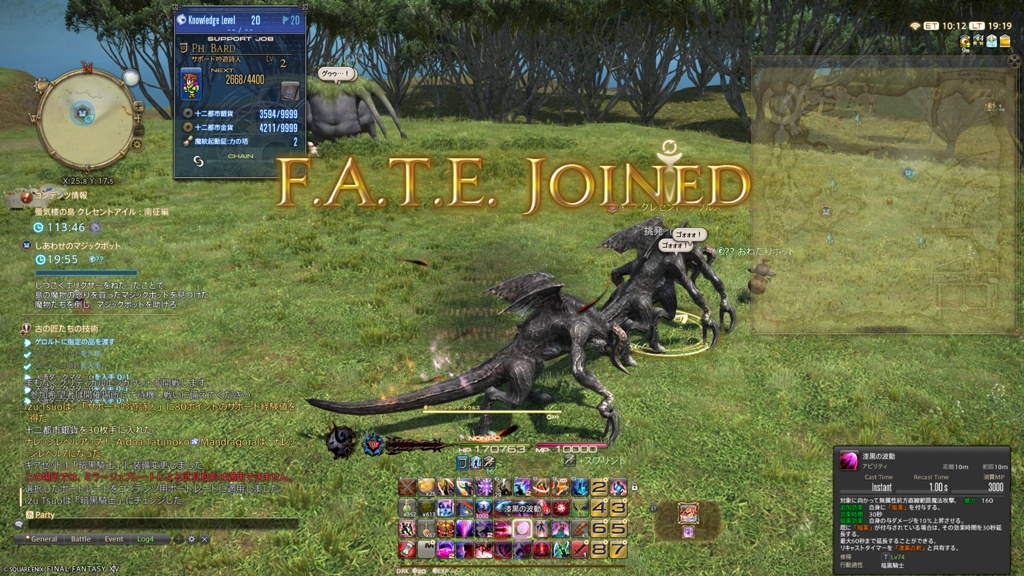Switch to the Log4 chat tab

147,539
